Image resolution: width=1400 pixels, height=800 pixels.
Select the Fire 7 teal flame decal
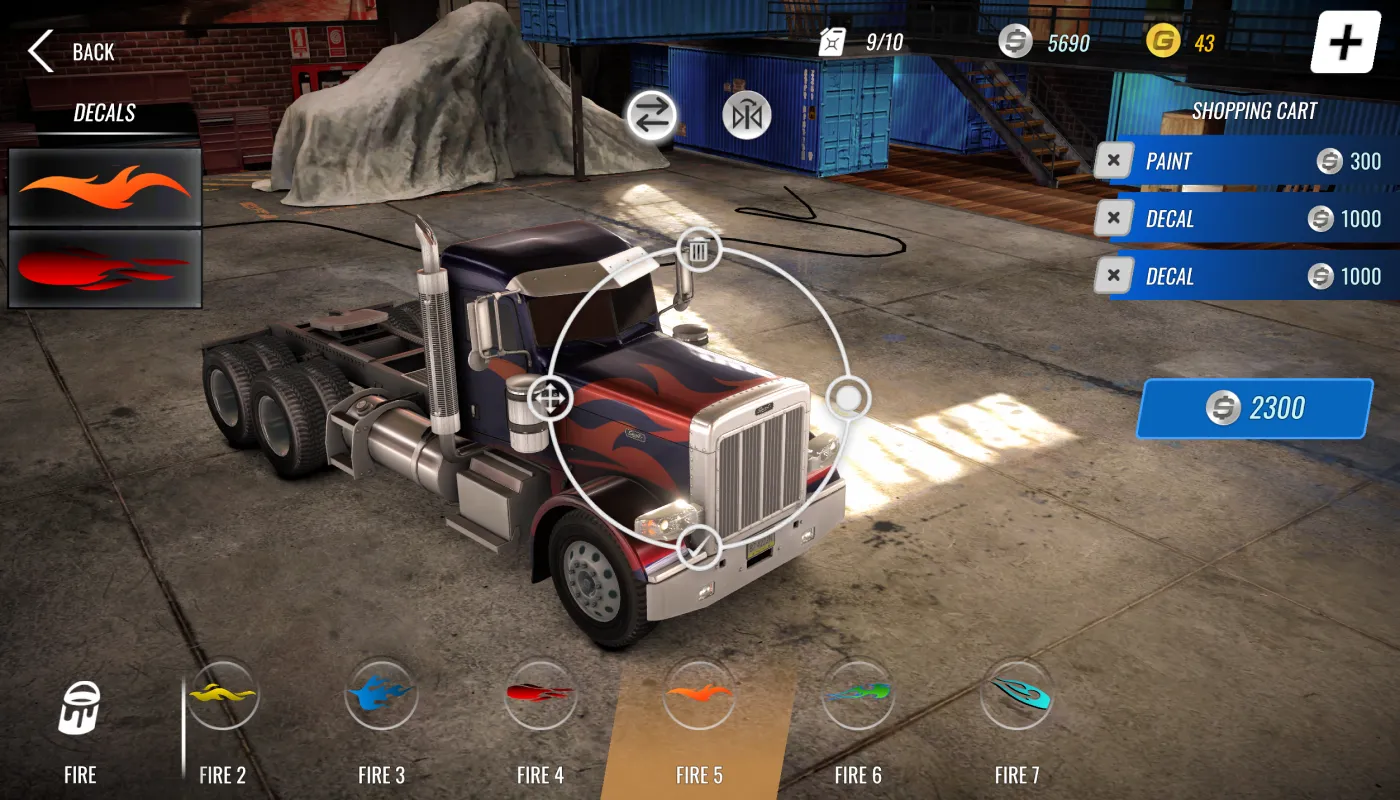point(1016,697)
